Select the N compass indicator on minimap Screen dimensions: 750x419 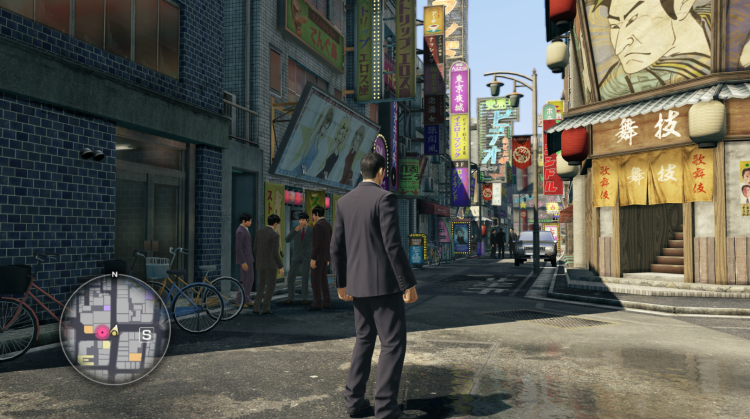[114, 274]
